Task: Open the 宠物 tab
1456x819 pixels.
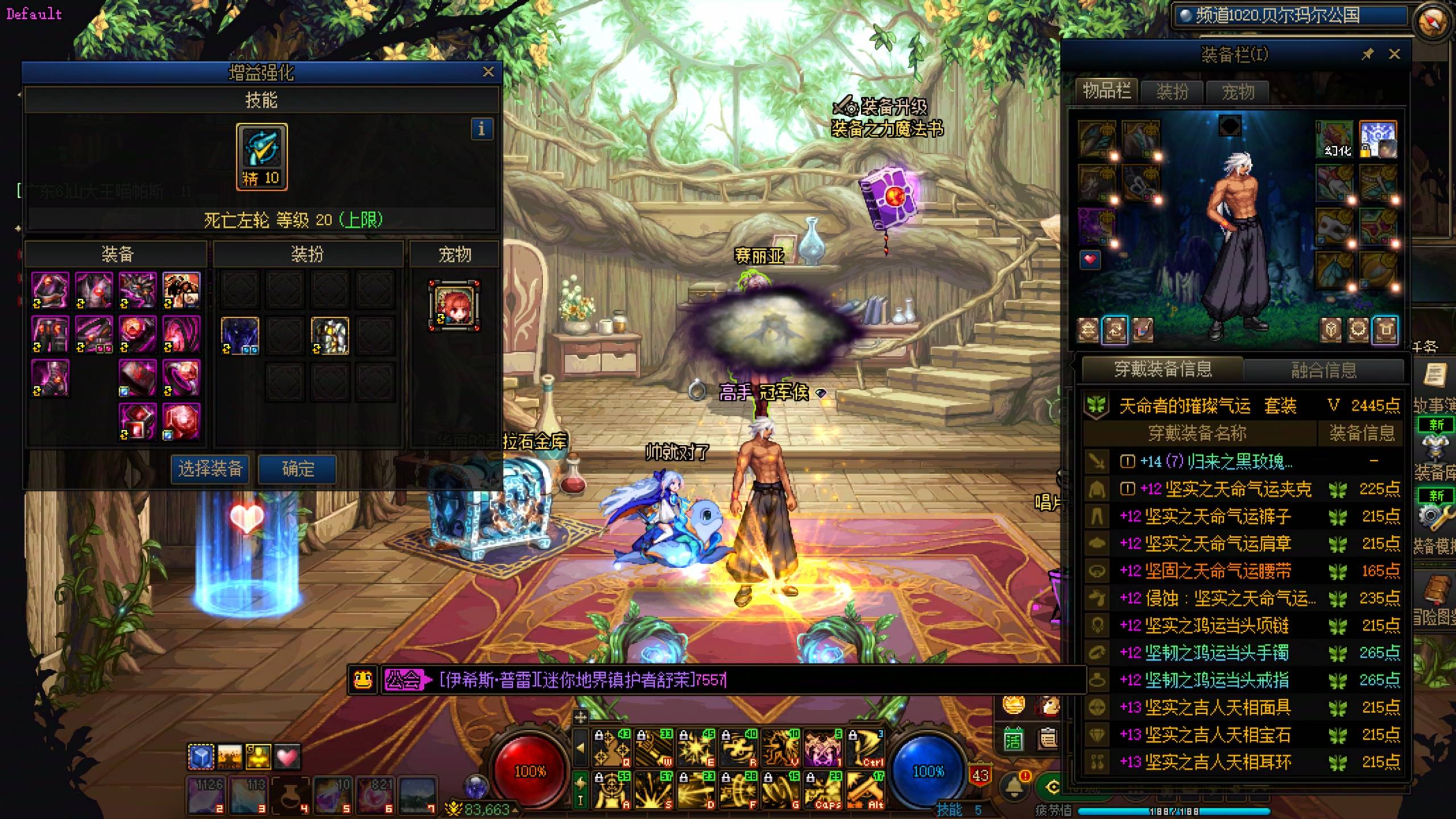Action: click(x=1238, y=92)
